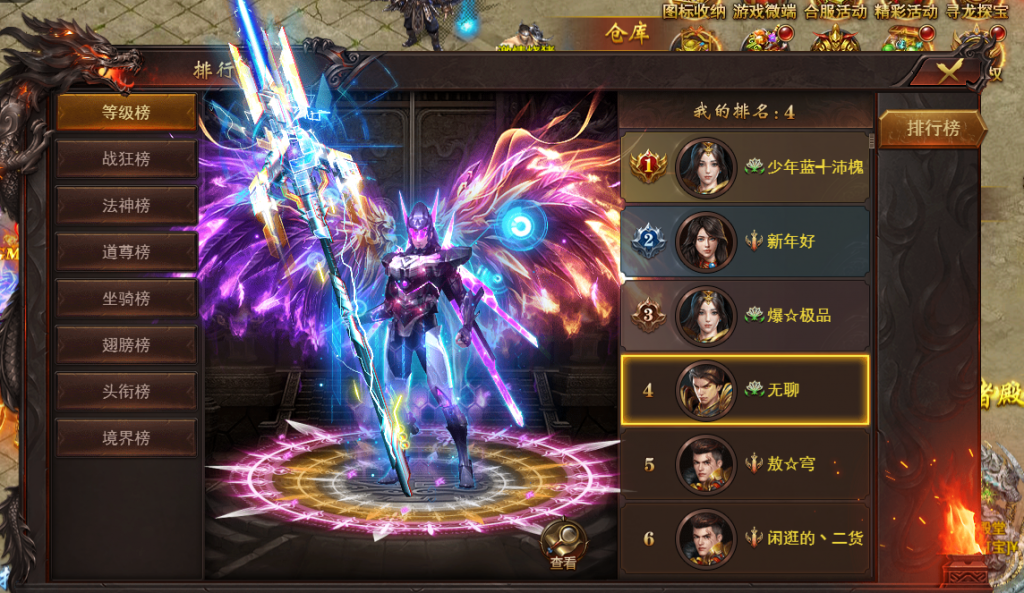Select the 头衔榜 title ranking

[126, 391]
